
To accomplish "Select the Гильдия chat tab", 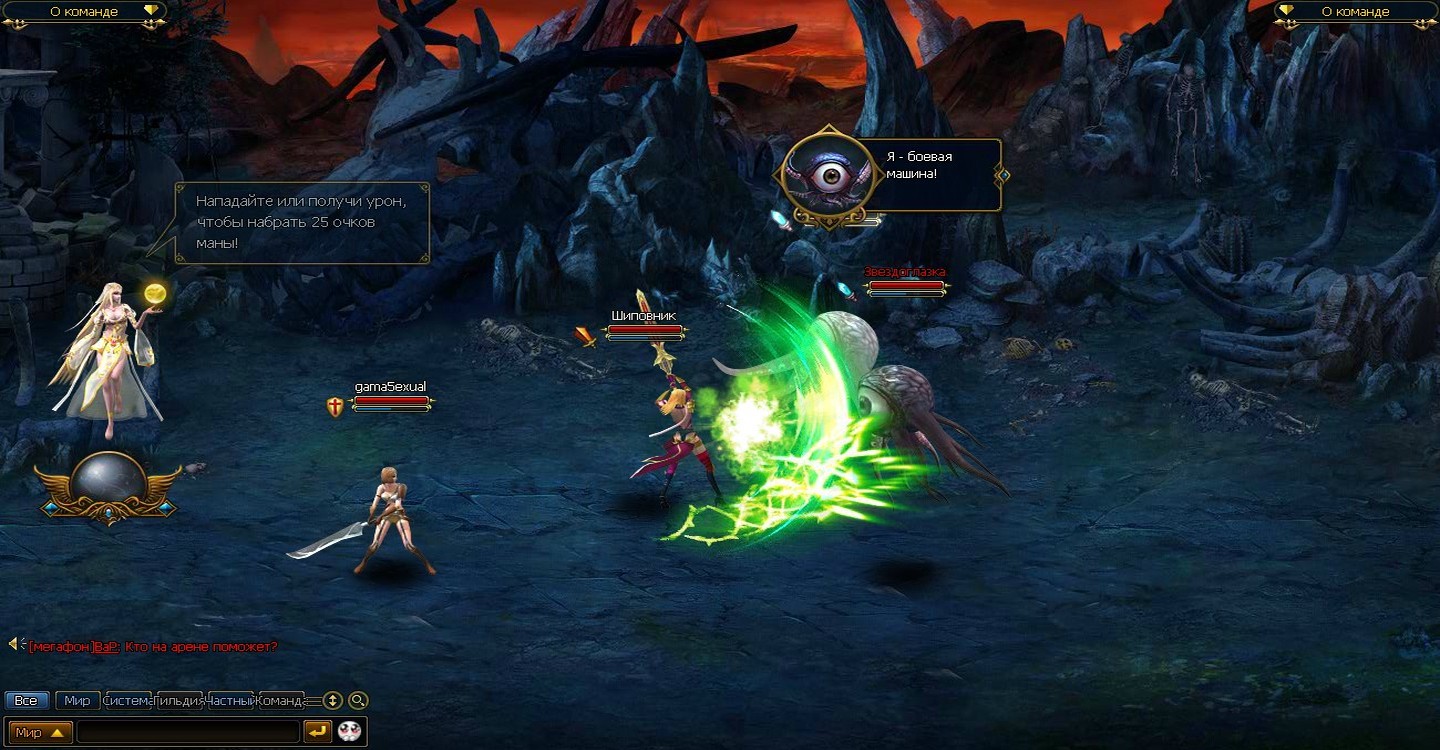I will tap(180, 701).
